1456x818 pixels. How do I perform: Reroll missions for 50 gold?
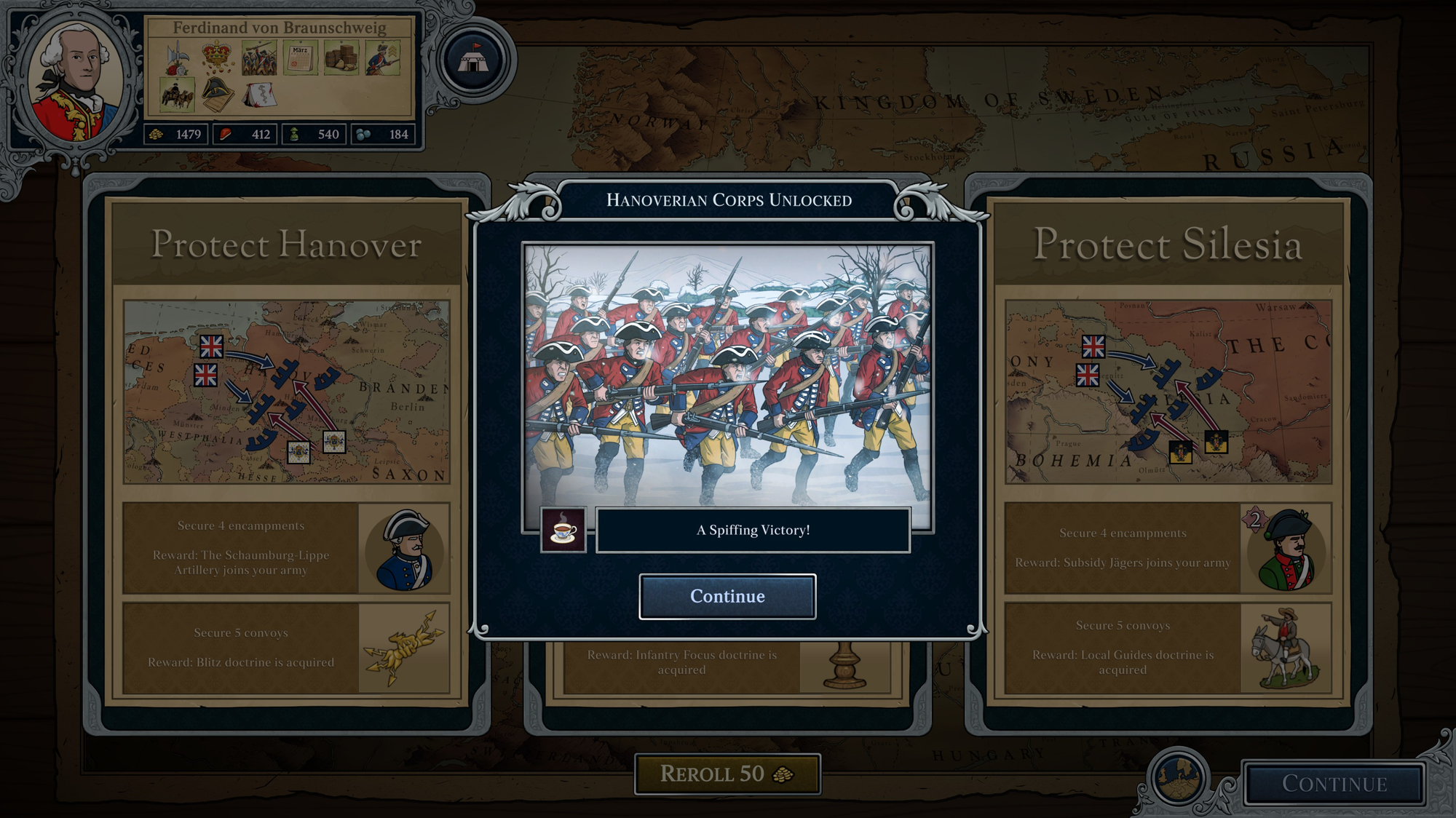coord(727,774)
